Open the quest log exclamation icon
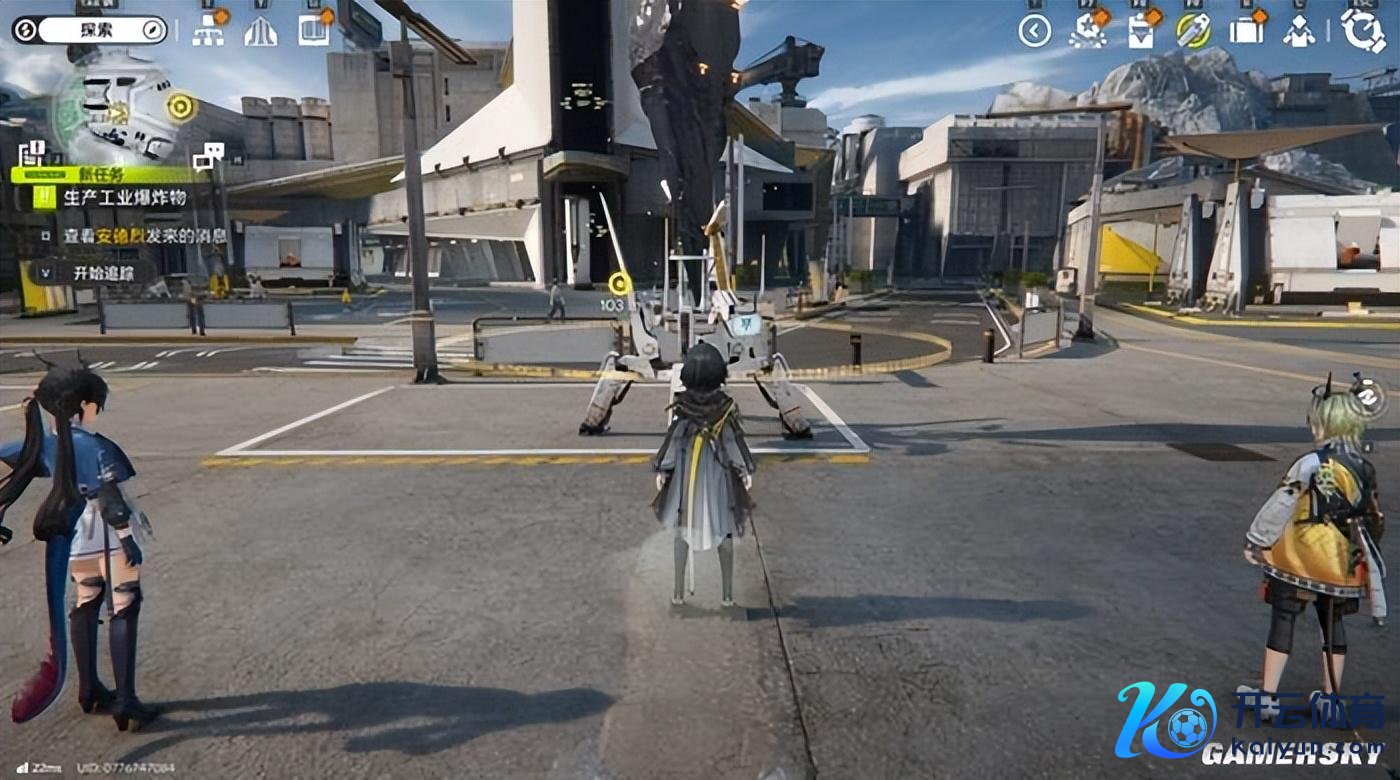 32,154
